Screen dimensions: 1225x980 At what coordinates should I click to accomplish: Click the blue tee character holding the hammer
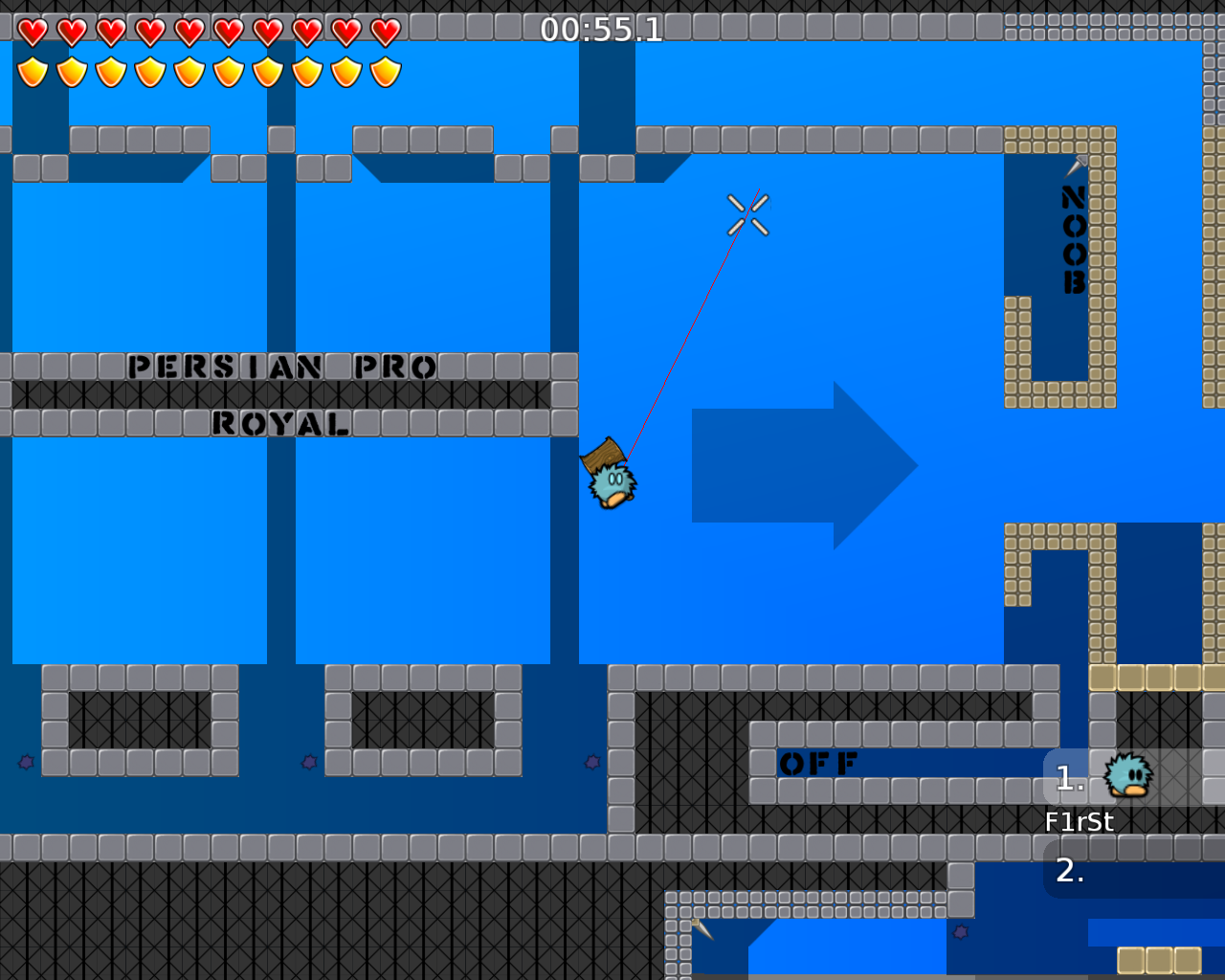point(612,483)
